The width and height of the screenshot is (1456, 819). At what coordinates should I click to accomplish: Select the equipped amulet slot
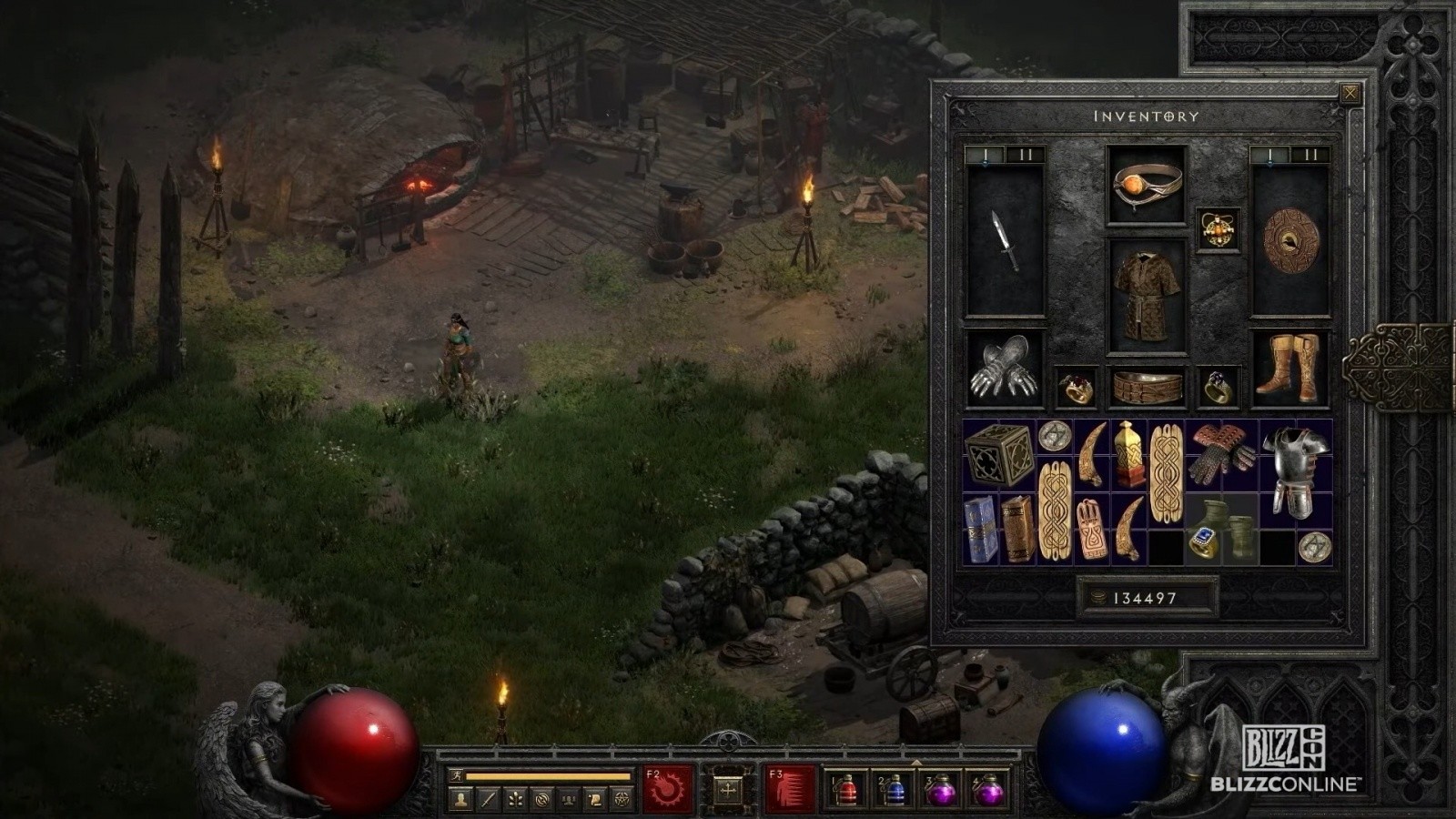[x=1218, y=229]
